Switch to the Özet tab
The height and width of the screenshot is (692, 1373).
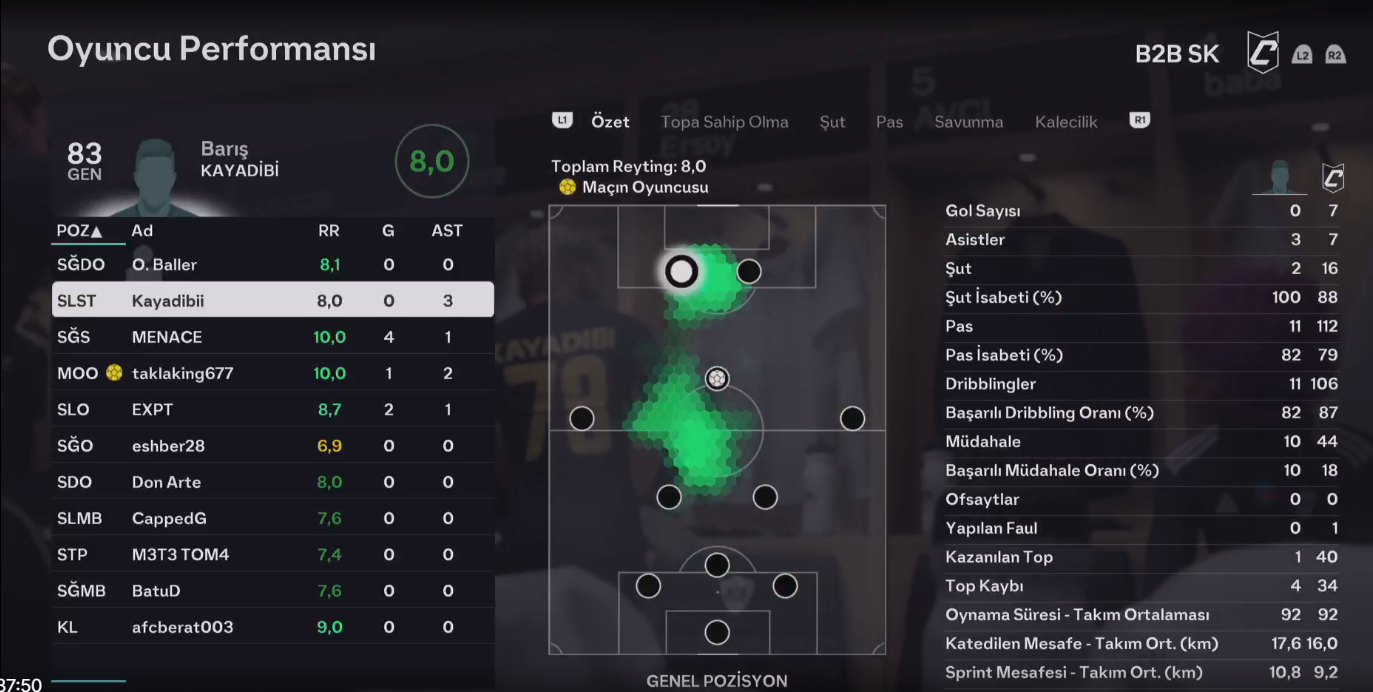(610, 122)
